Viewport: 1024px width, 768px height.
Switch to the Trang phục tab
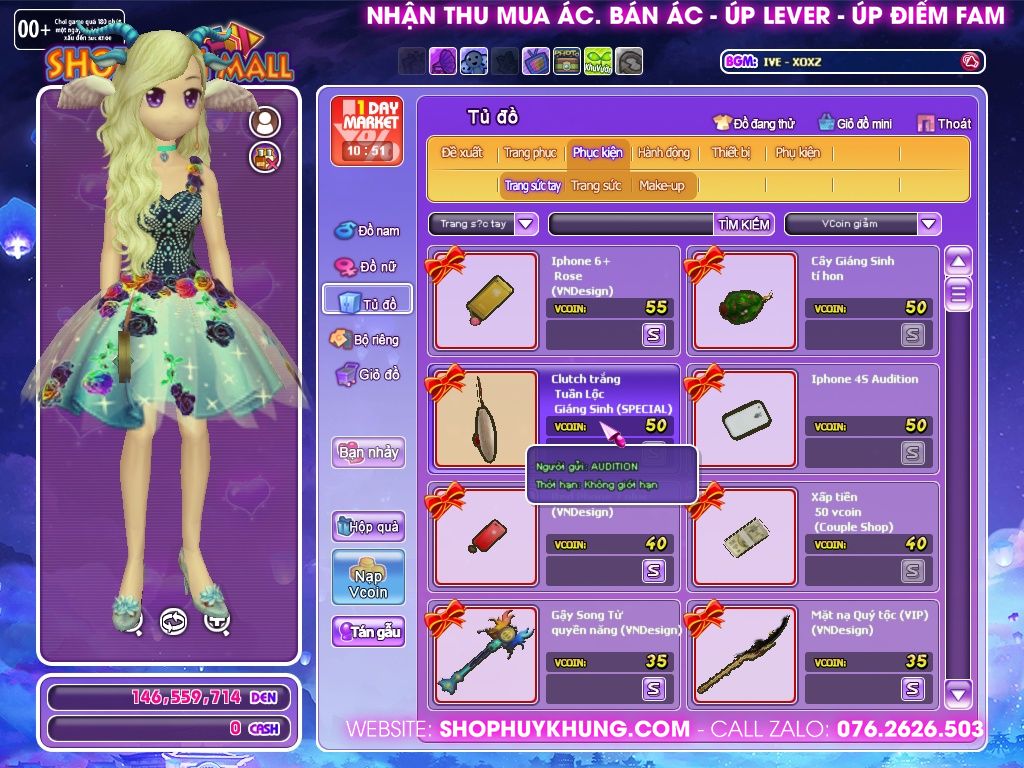pos(530,153)
